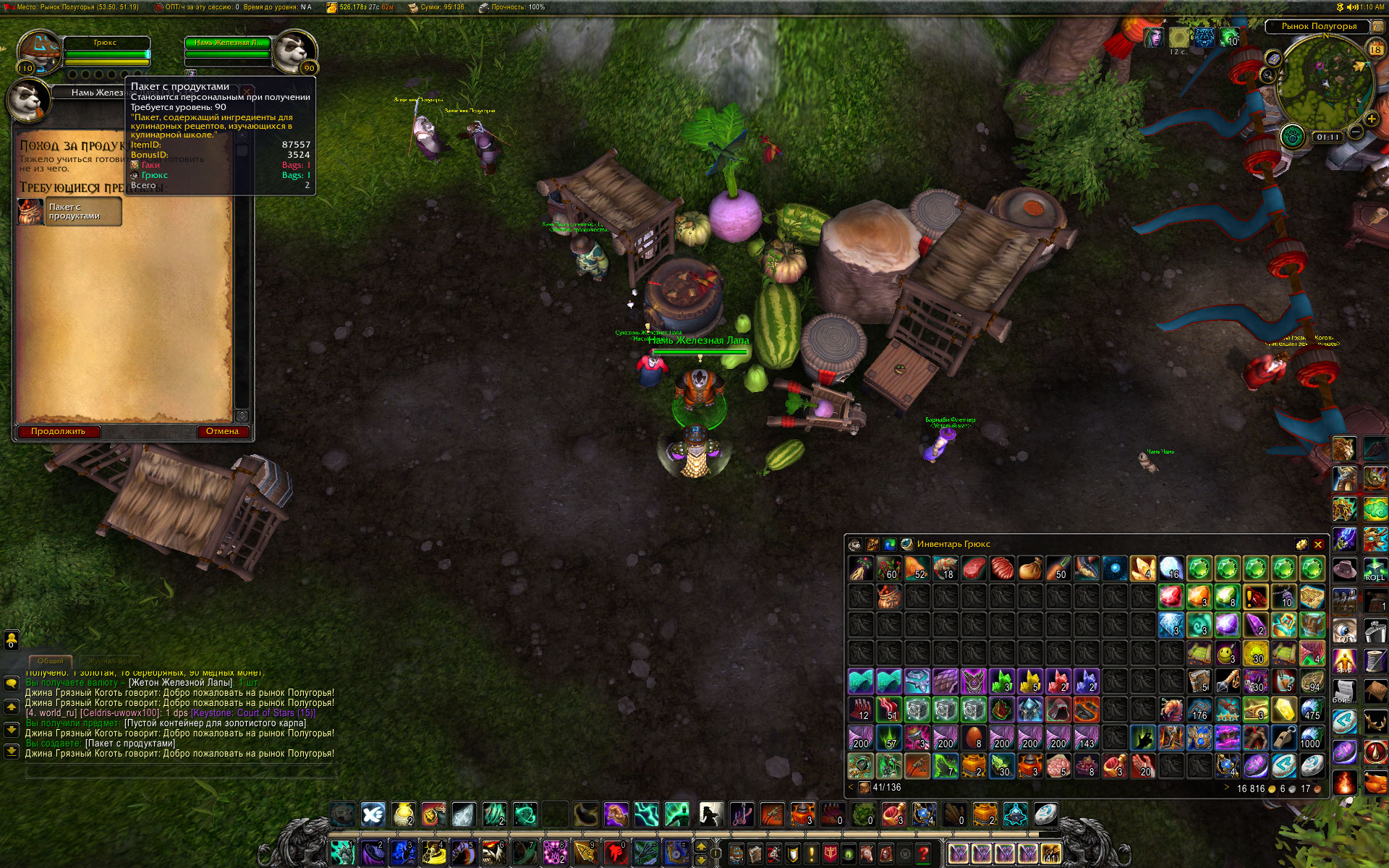The width and height of the screenshot is (1389, 868).
Task: Open the Журнал боя chat tab
Action: 110,660
